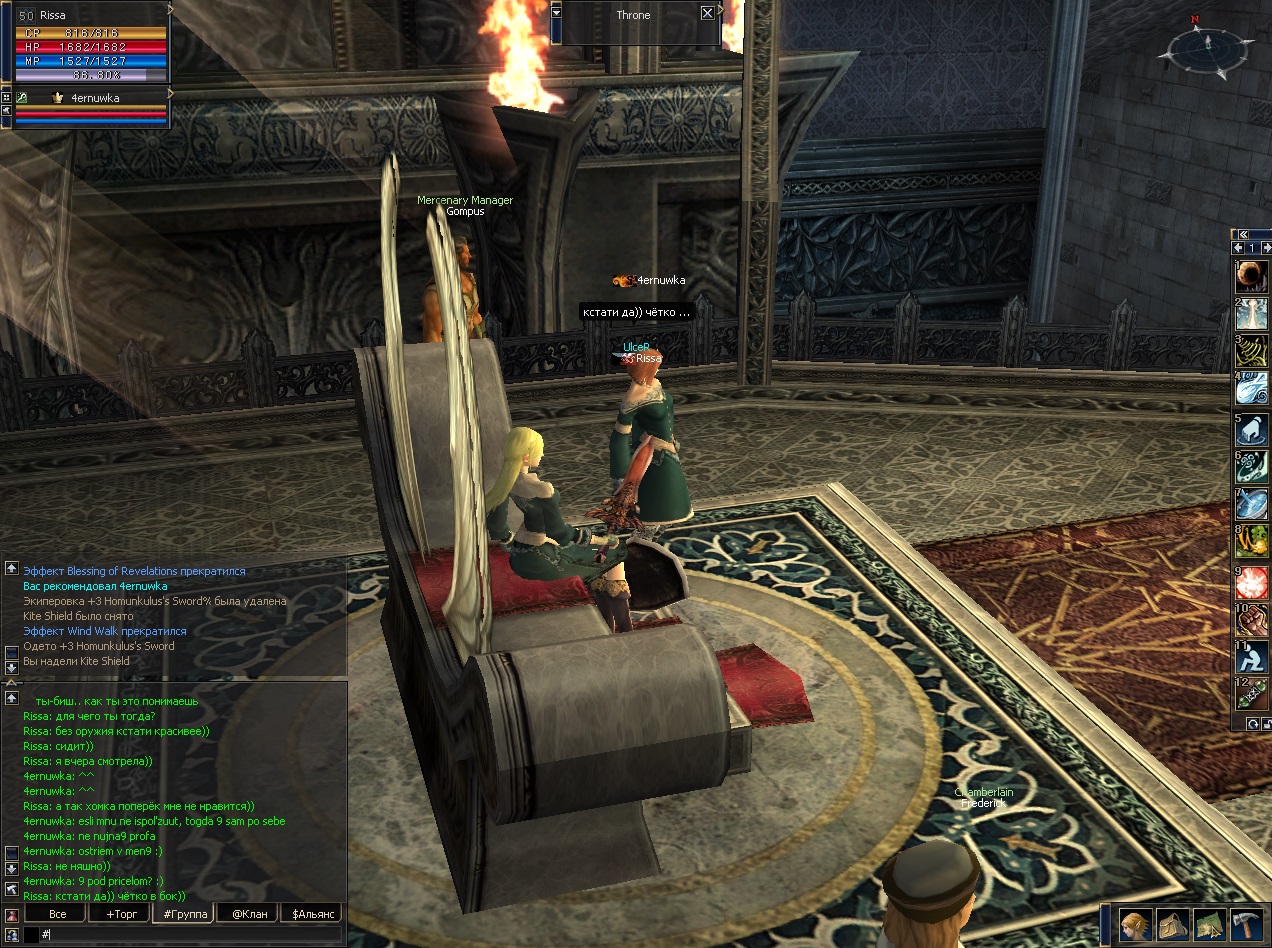Viewport: 1272px width, 948px height.
Task: Close the Throne target window
Action: tap(707, 13)
